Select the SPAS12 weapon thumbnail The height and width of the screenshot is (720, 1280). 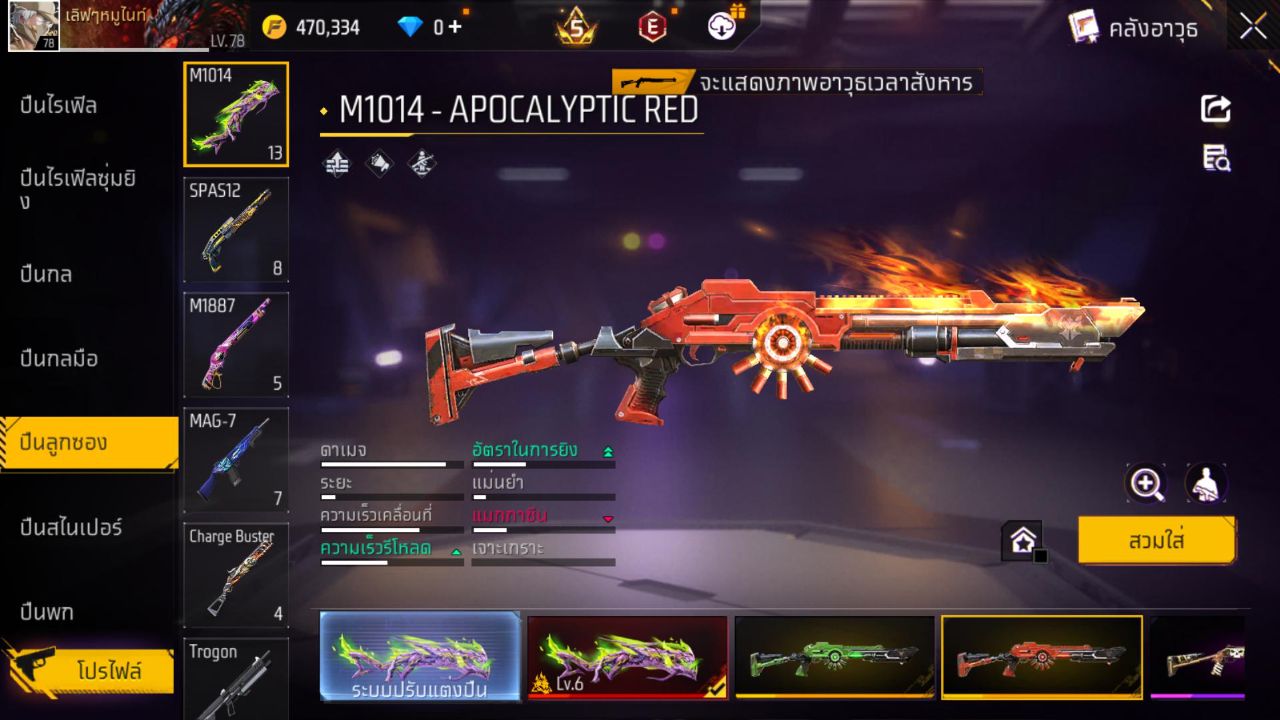point(236,230)
